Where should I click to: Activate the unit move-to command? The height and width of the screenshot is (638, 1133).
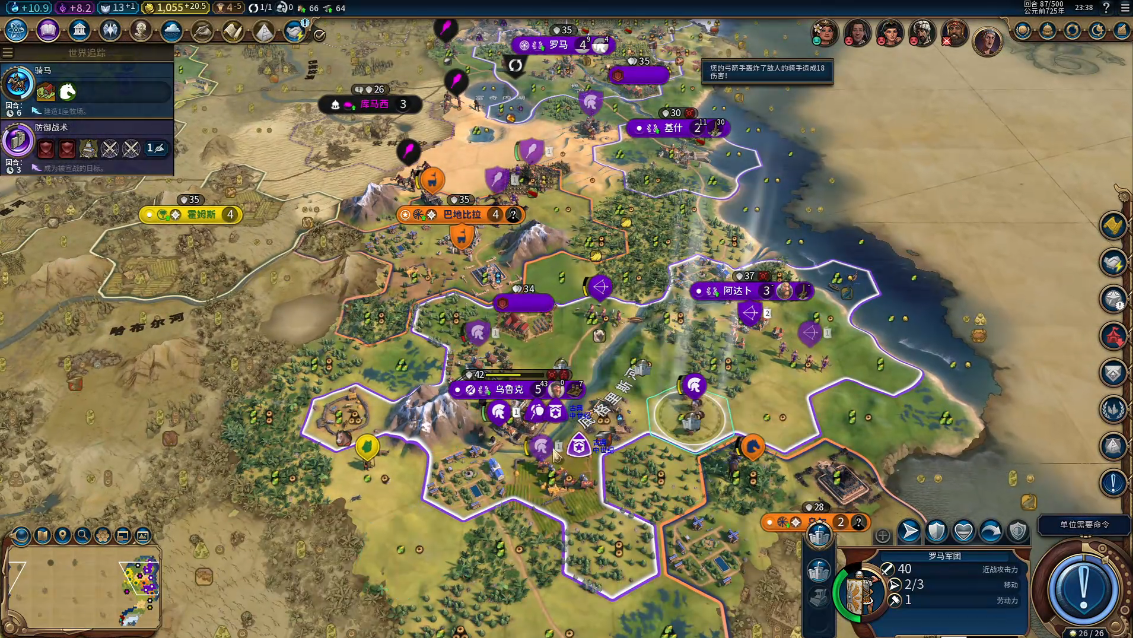click(909, 531)
